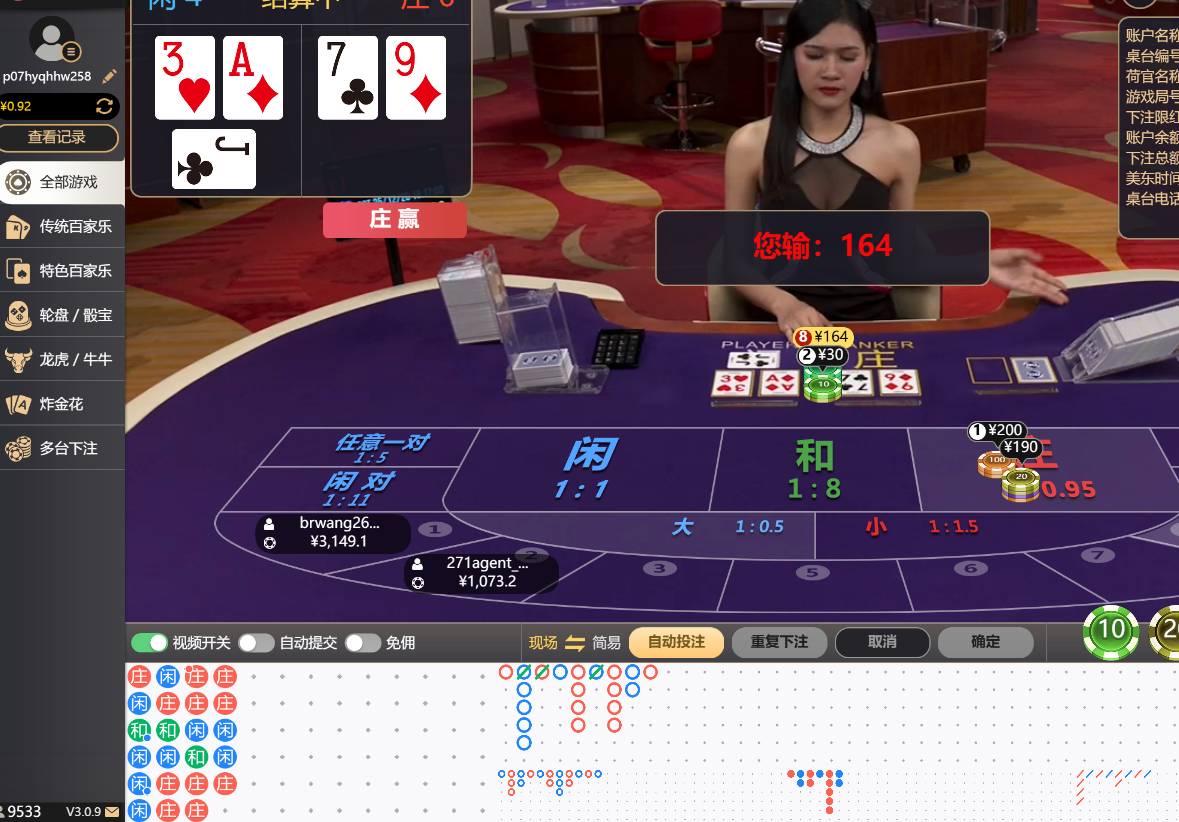Screen dimensions: 1179x822
Task: Enable the 自动提交 auto-submit toggle
Action: 256,643
